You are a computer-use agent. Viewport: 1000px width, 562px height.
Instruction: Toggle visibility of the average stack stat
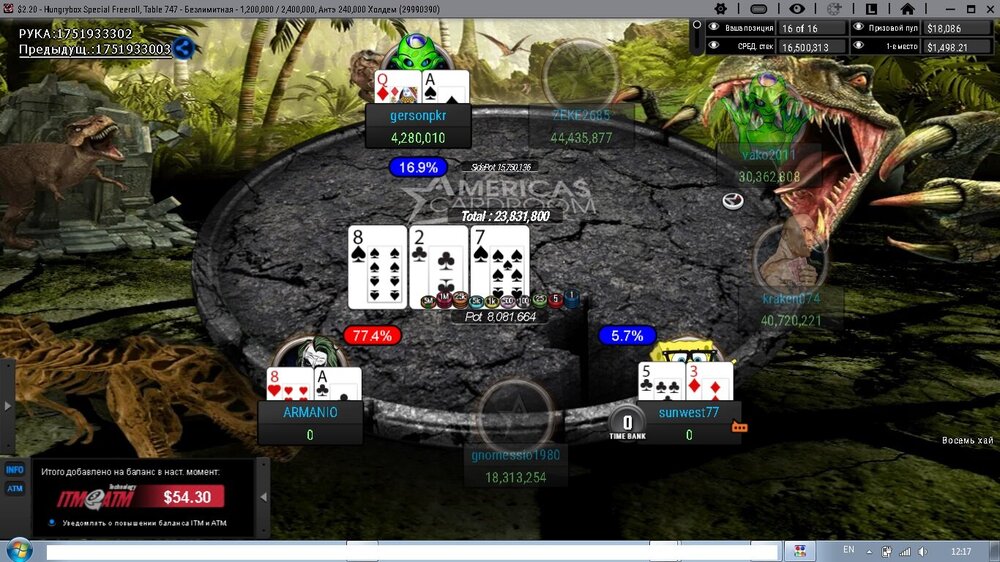pyautogui.click(x=714, y=46)
